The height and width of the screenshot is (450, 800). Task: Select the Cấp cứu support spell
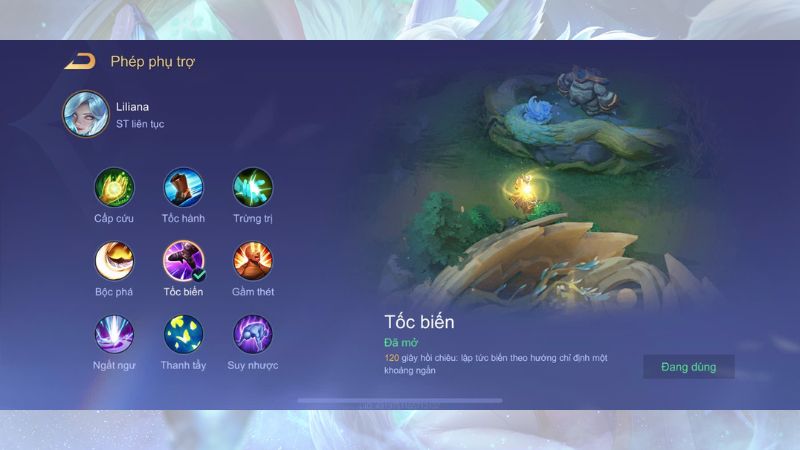pos(113,187)
